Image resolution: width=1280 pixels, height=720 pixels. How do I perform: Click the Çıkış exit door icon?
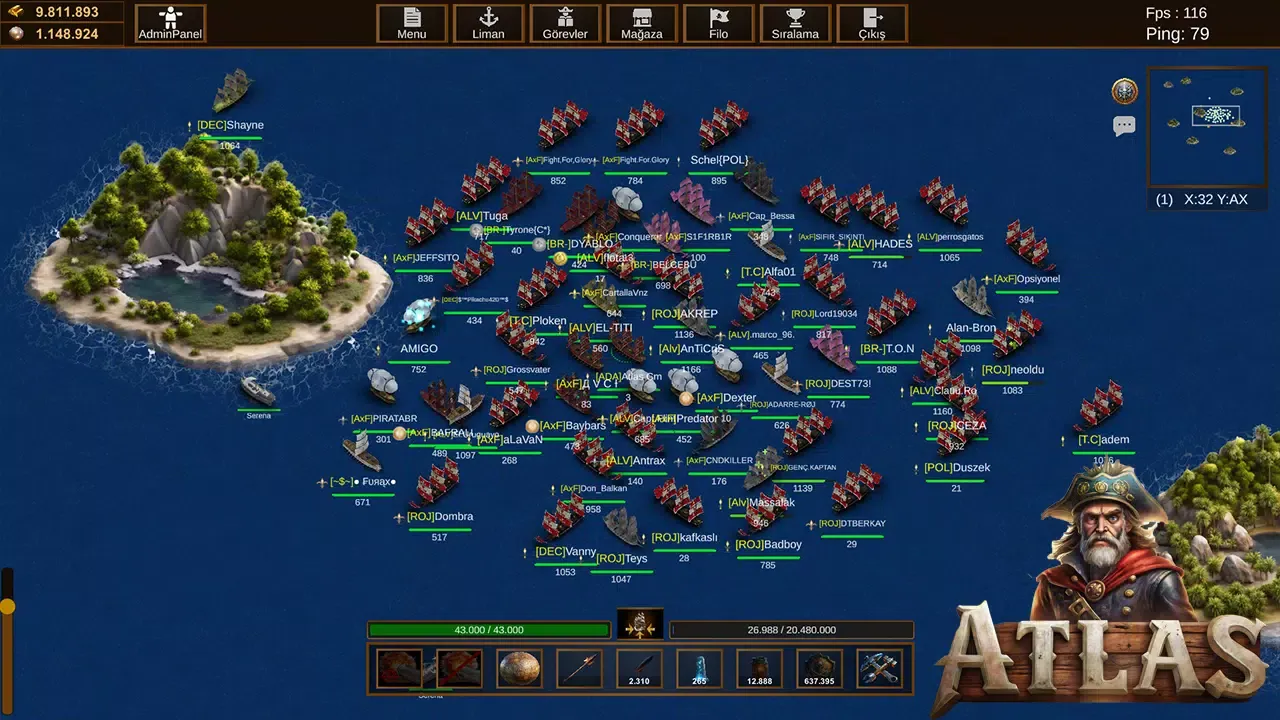[x=871, y=22]
